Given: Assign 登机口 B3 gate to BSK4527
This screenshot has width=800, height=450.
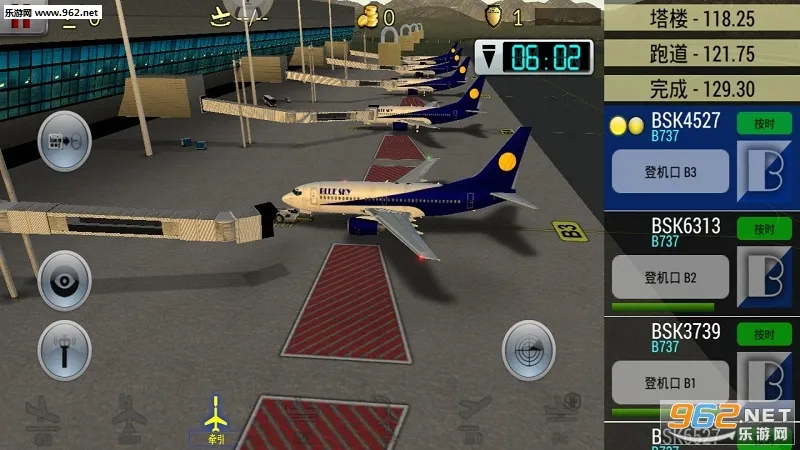Looking at the screenshot, I should 669,172.
